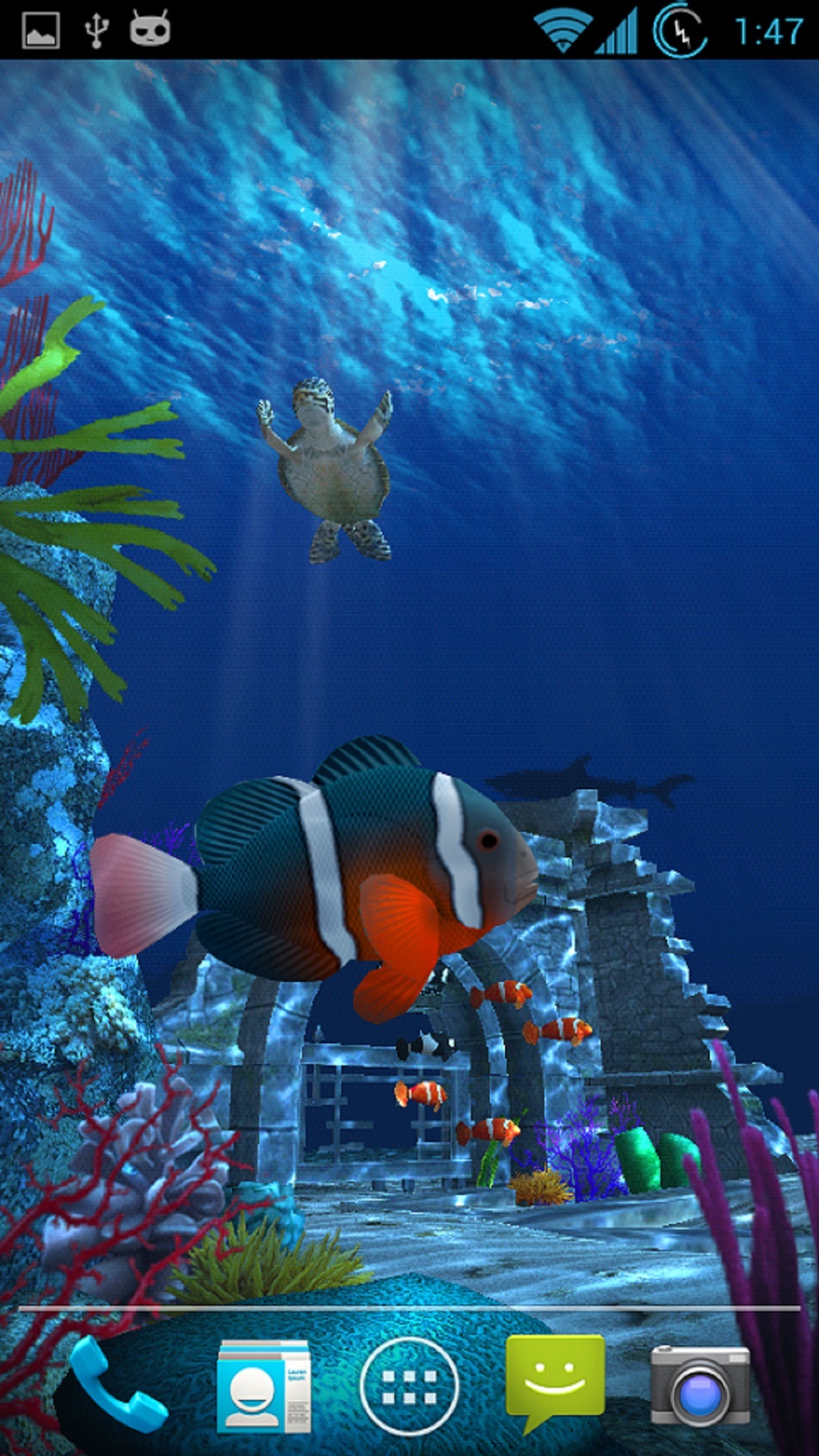Tap the screenshot notification icon

click(x=41, y=30)
